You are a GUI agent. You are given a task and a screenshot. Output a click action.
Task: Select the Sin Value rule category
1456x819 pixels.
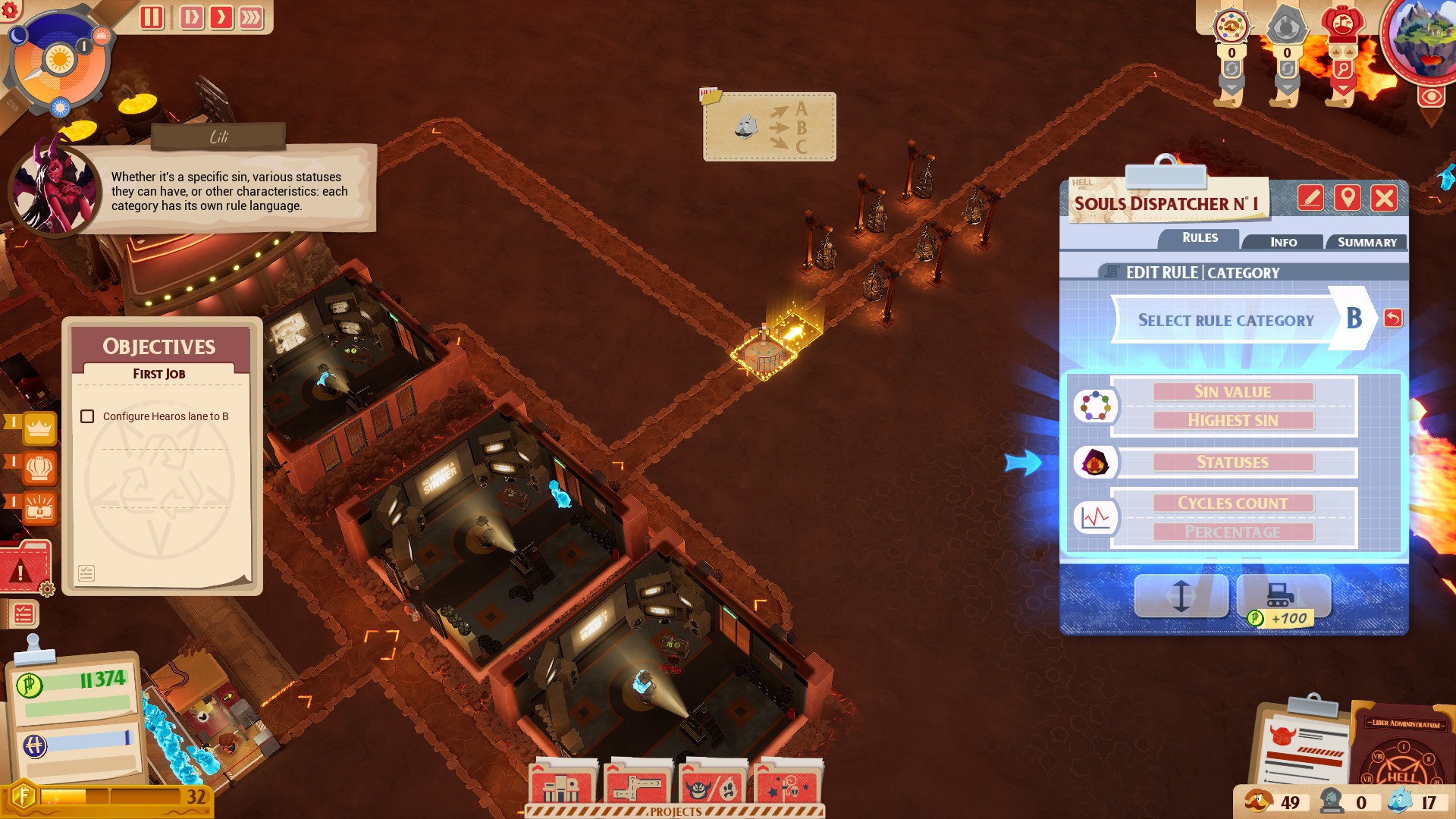(1232, 391)
